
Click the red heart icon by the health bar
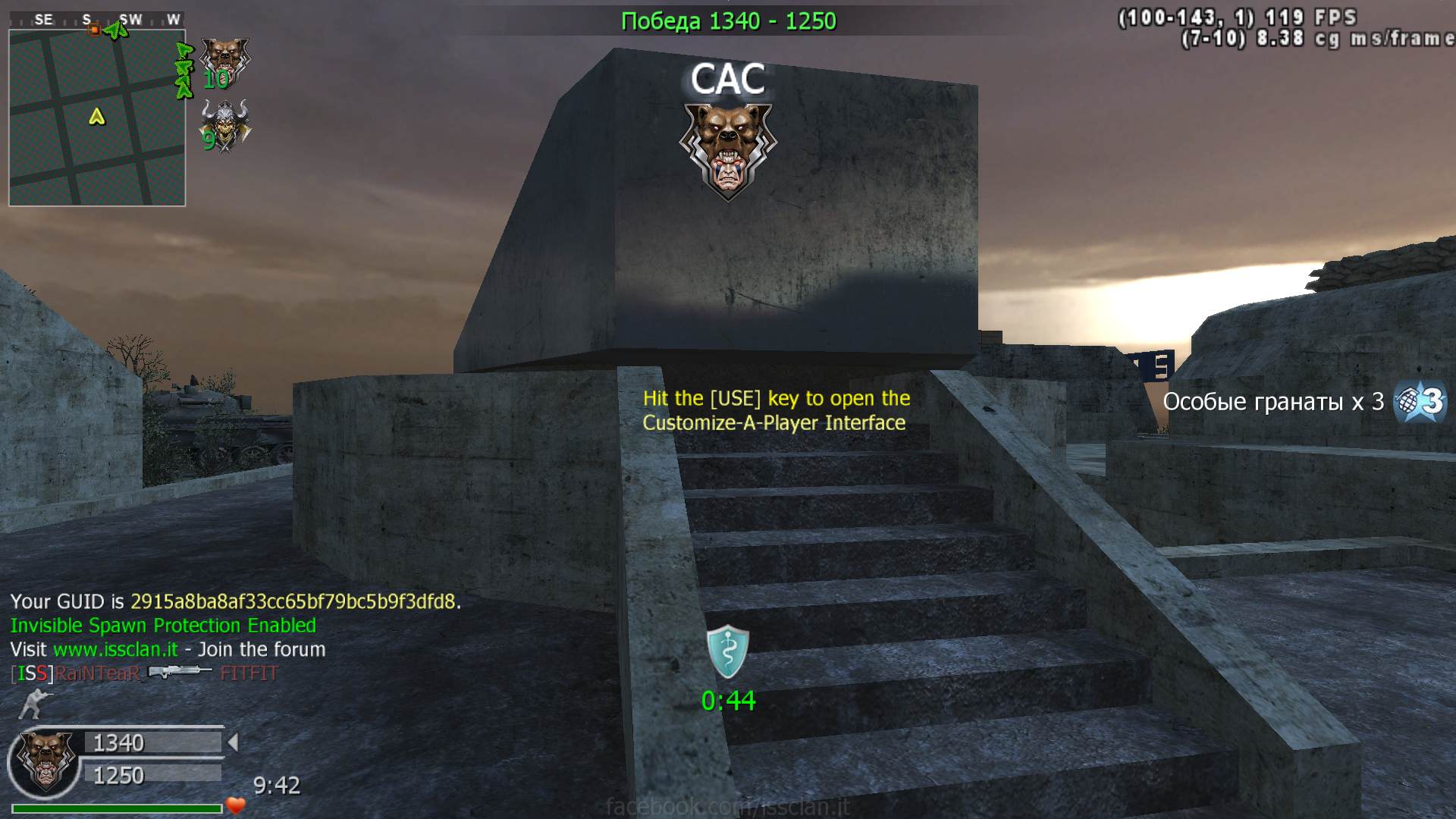[236, 805]
